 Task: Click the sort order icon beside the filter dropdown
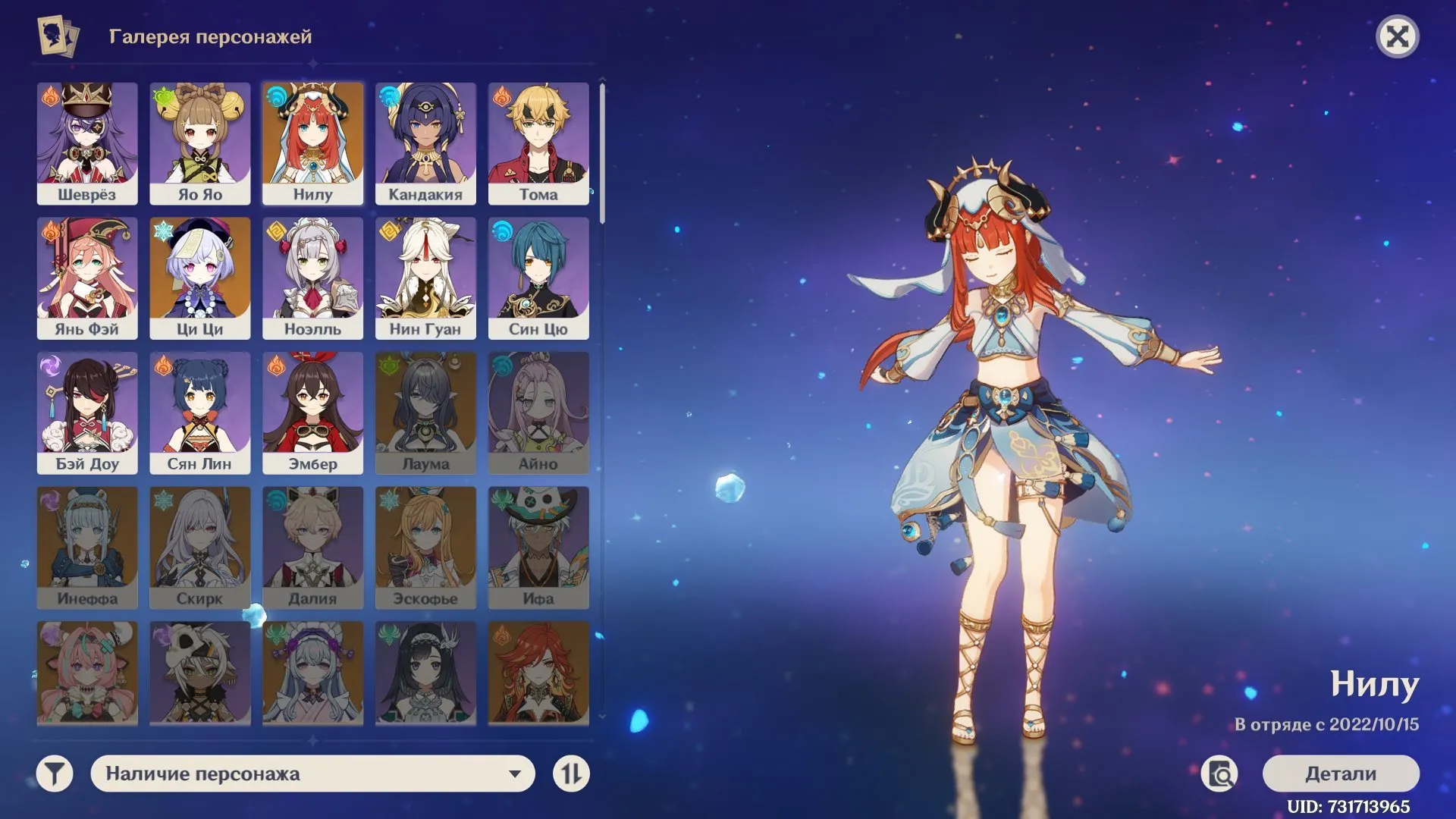pos(573,774)
